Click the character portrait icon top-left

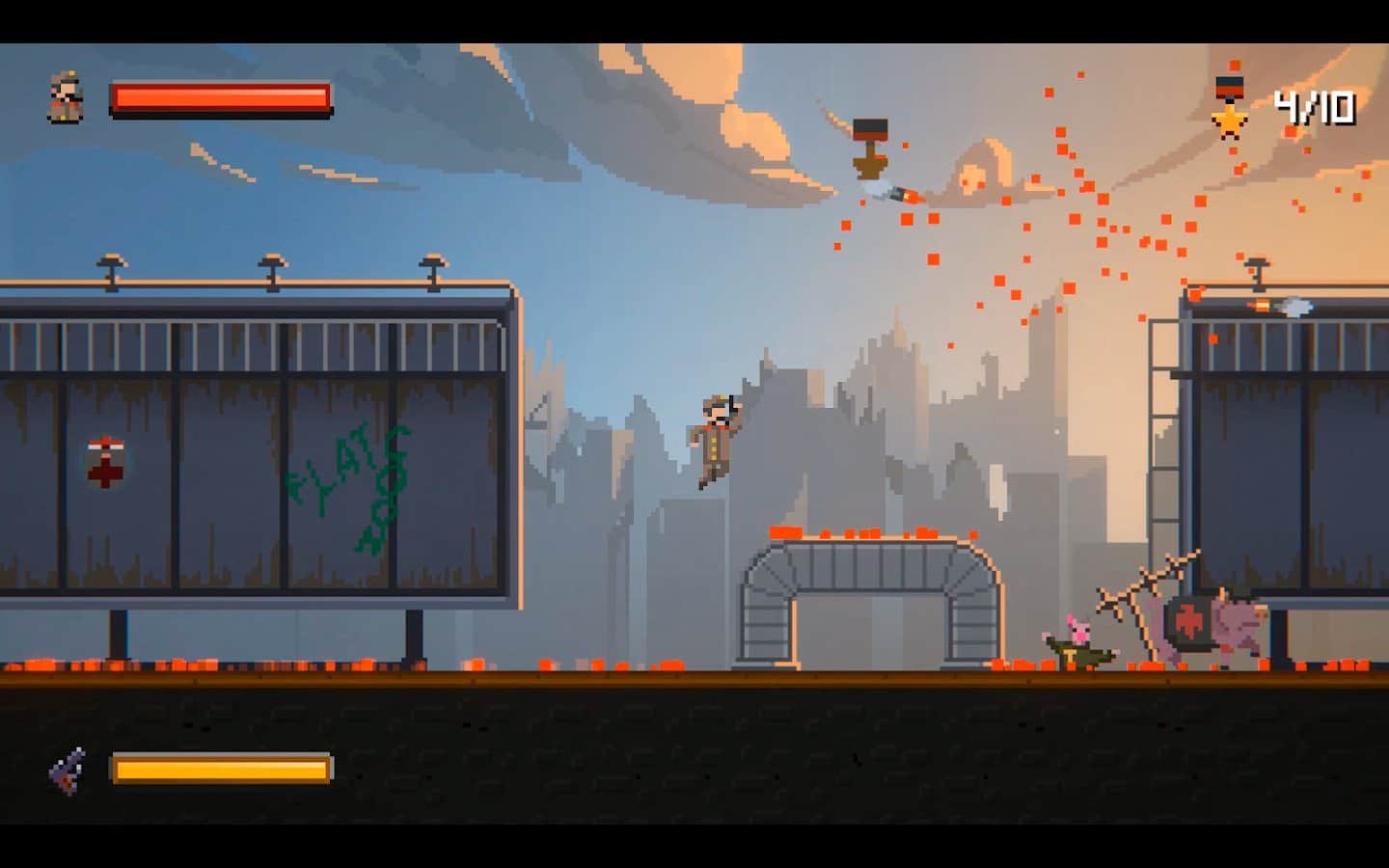(x=64, y=95)
